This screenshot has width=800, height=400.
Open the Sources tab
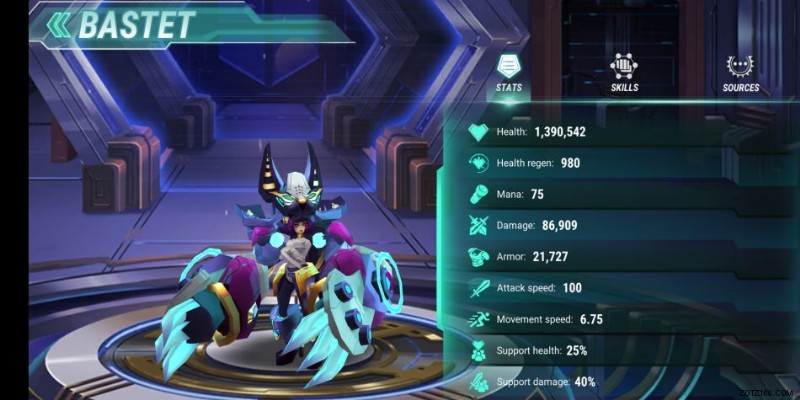tap(741, 73)
